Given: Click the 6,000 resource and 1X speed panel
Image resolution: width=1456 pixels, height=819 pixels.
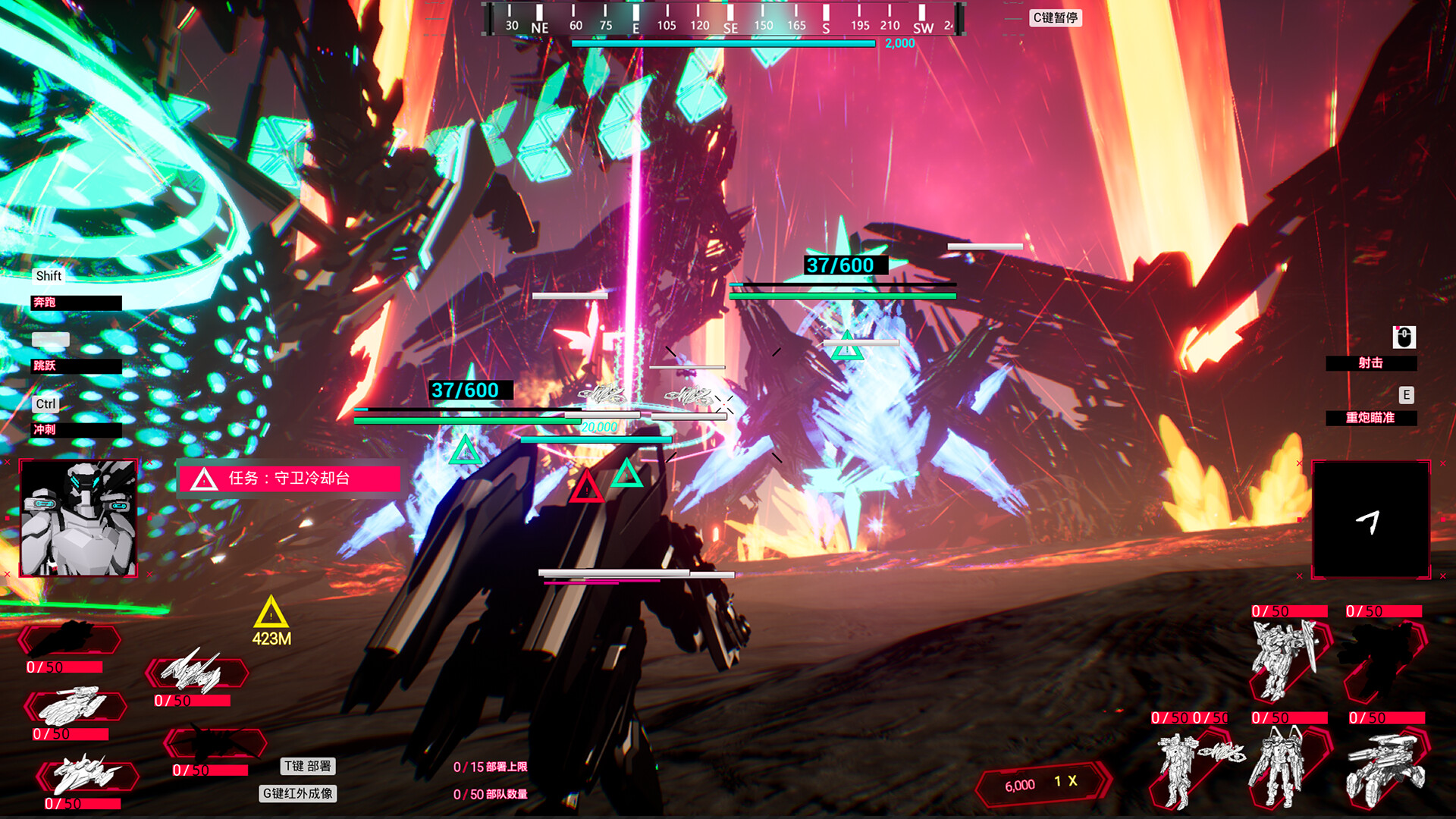Looking at the screenshot, I should (x=1042, y=783).
